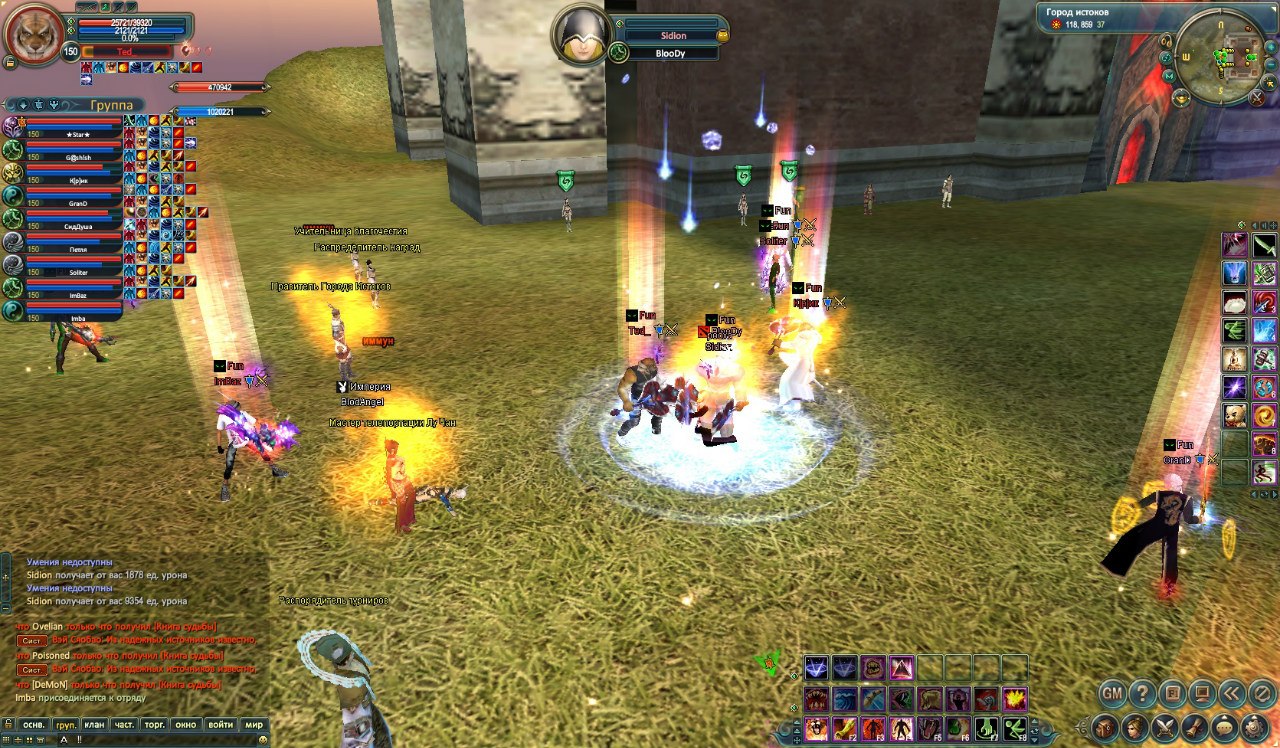Open the speech bubble social button
This screenshot has height=748, width=1280.
click(1225, 727)
